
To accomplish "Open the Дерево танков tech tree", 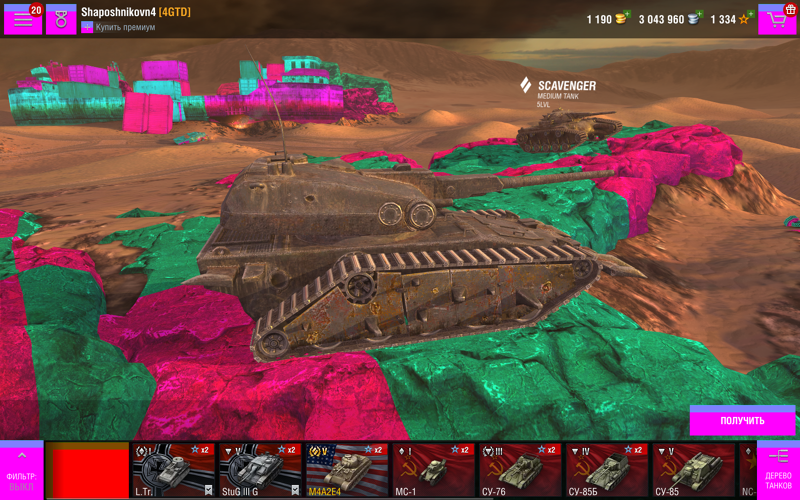I will 778,469.
